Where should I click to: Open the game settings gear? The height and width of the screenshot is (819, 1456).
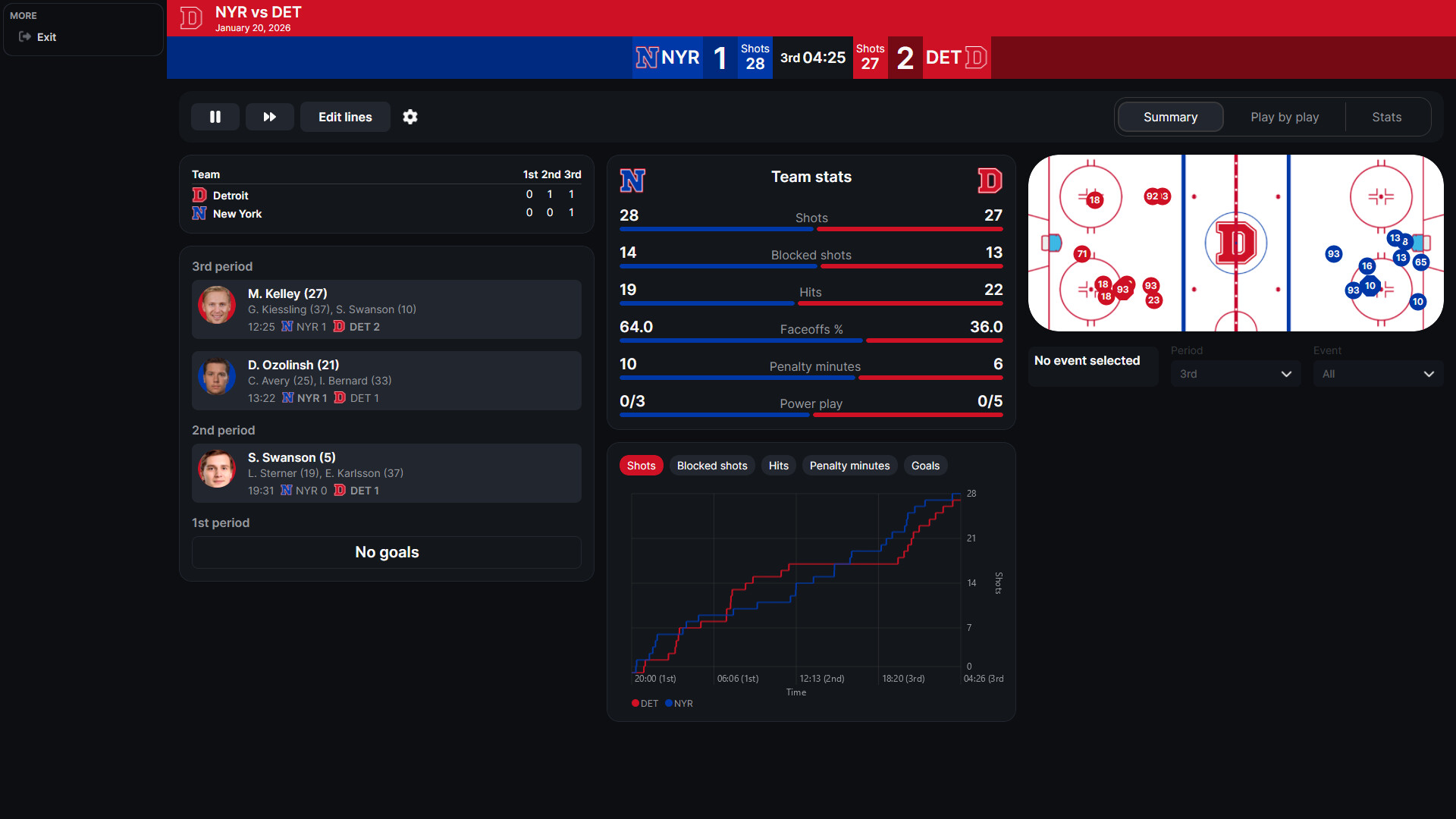410,117
